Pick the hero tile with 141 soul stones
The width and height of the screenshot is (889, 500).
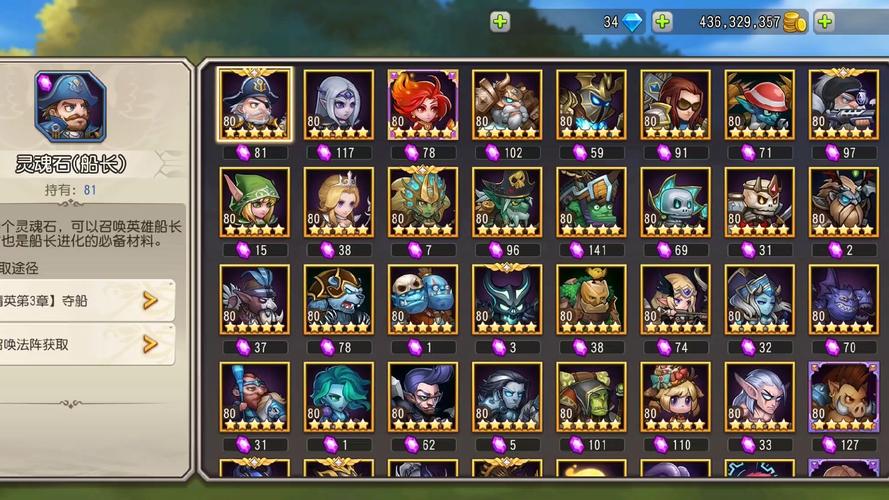[x=591, y=201]
